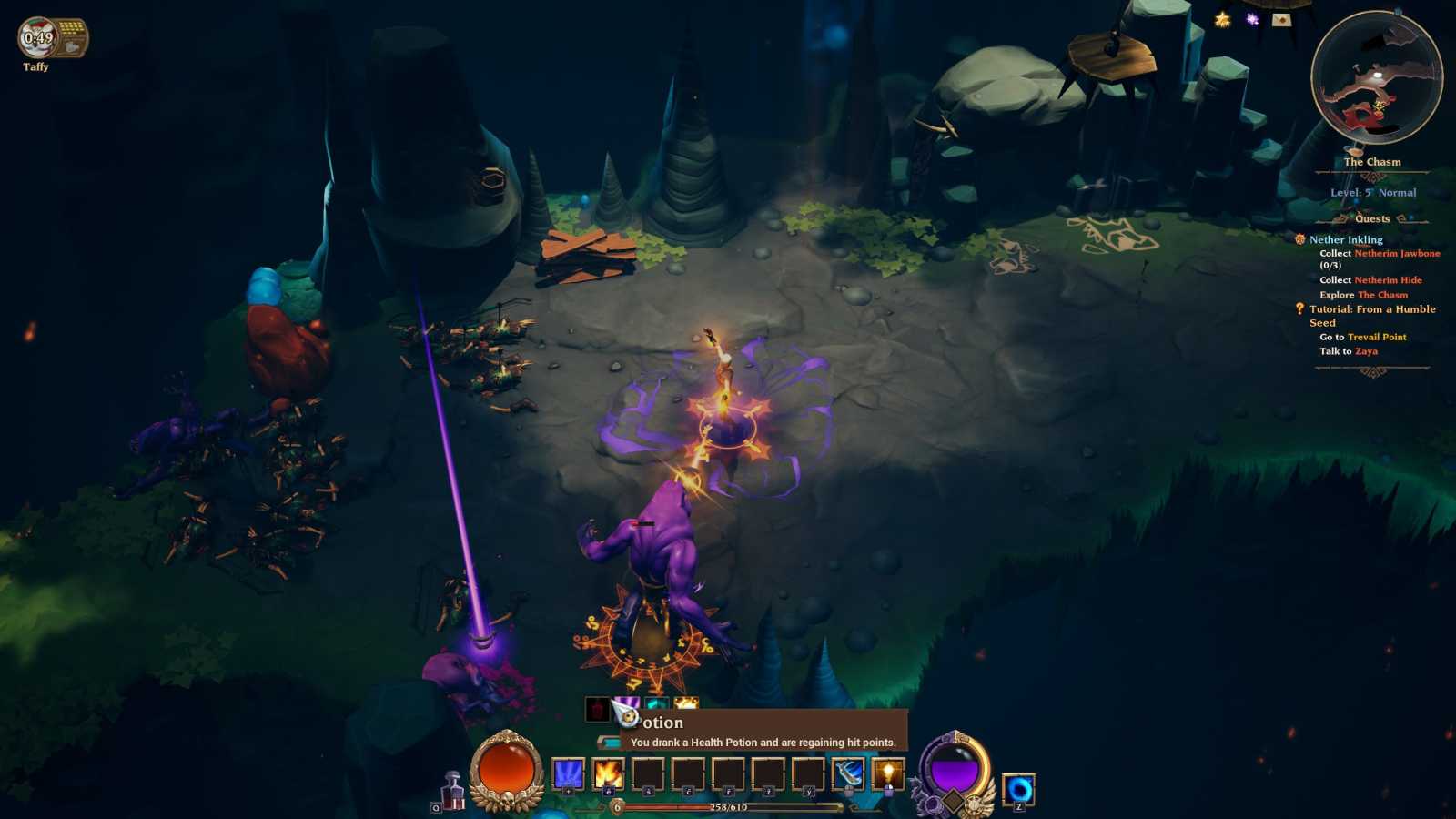Image resolution: width=1456 pixels, height=819 pixels.
Task: Select the fire skill on the hotbar
Action: pos(608,773)
